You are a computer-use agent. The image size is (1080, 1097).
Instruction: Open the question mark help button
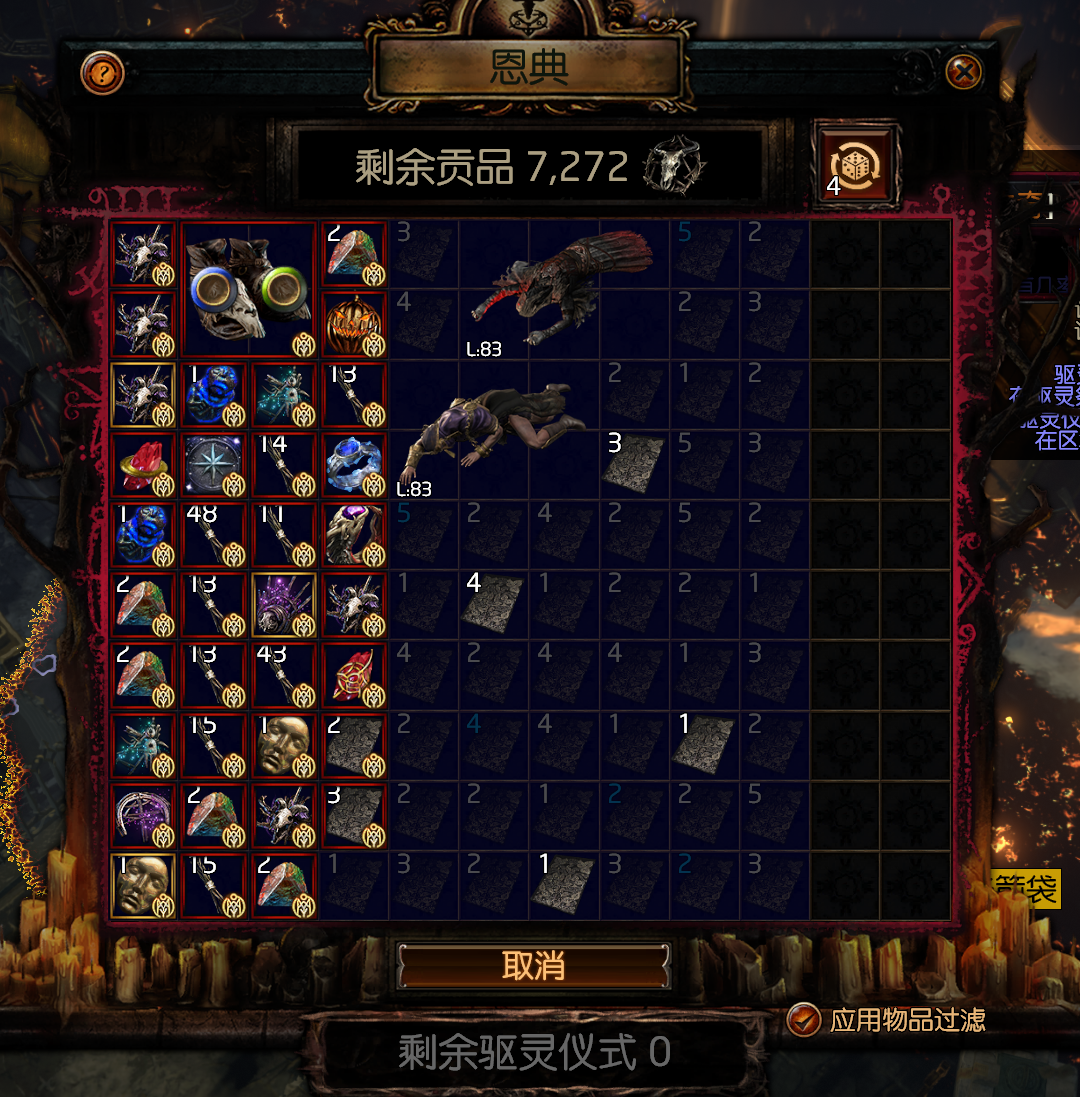tap(102, 73)
